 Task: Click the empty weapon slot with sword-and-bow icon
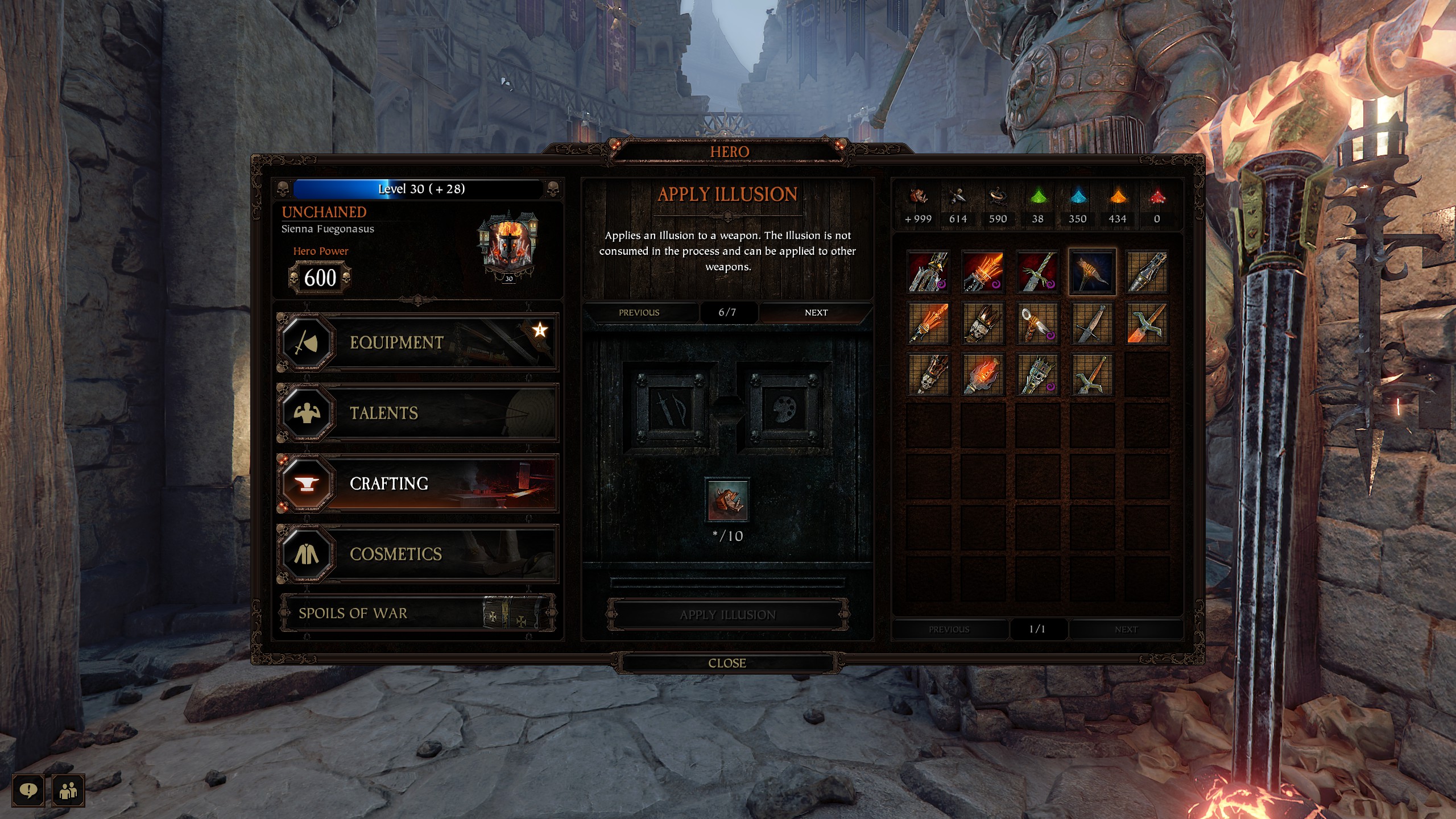[669, 408]
